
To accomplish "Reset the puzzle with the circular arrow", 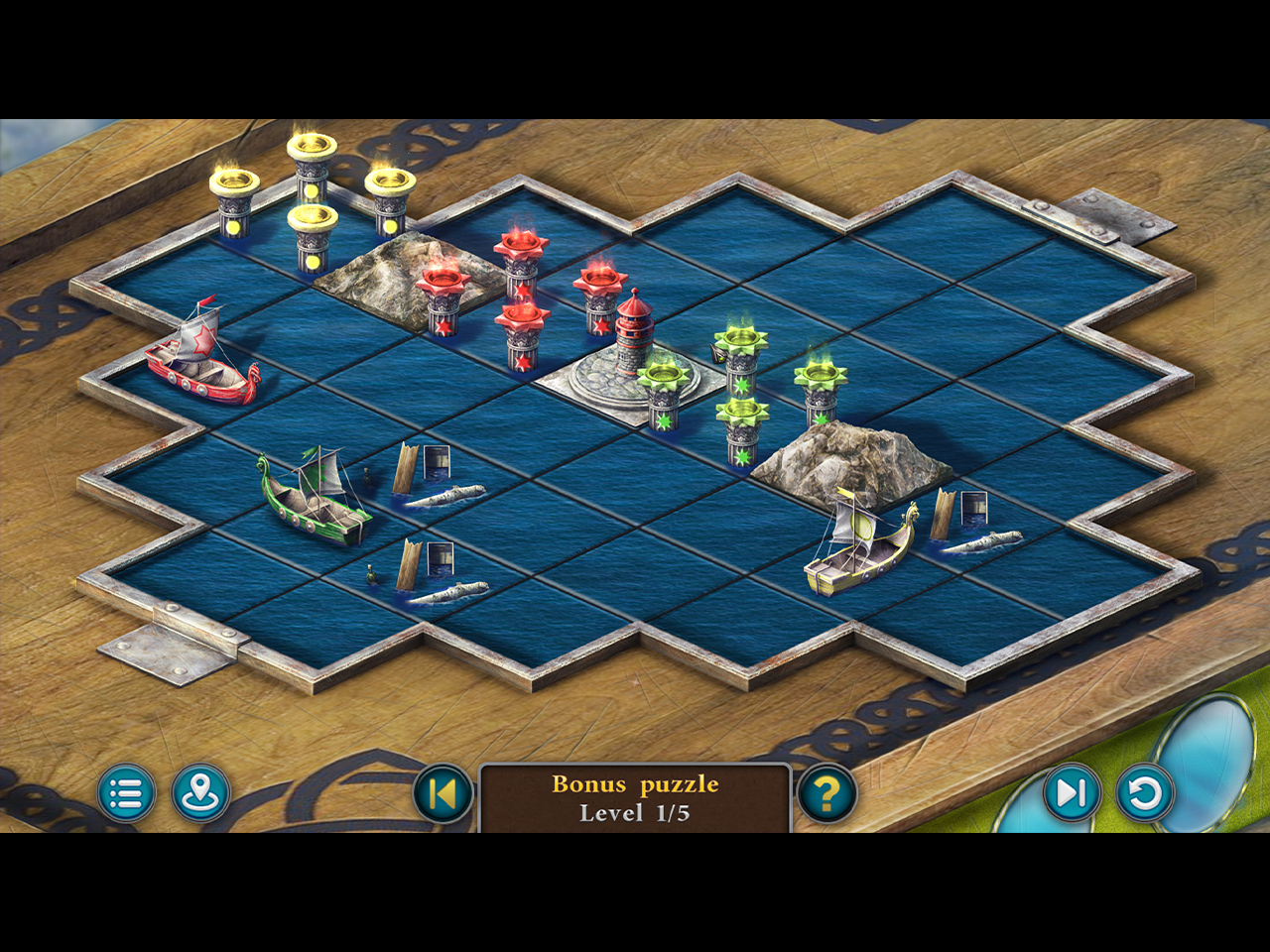I will [1145, 793].
